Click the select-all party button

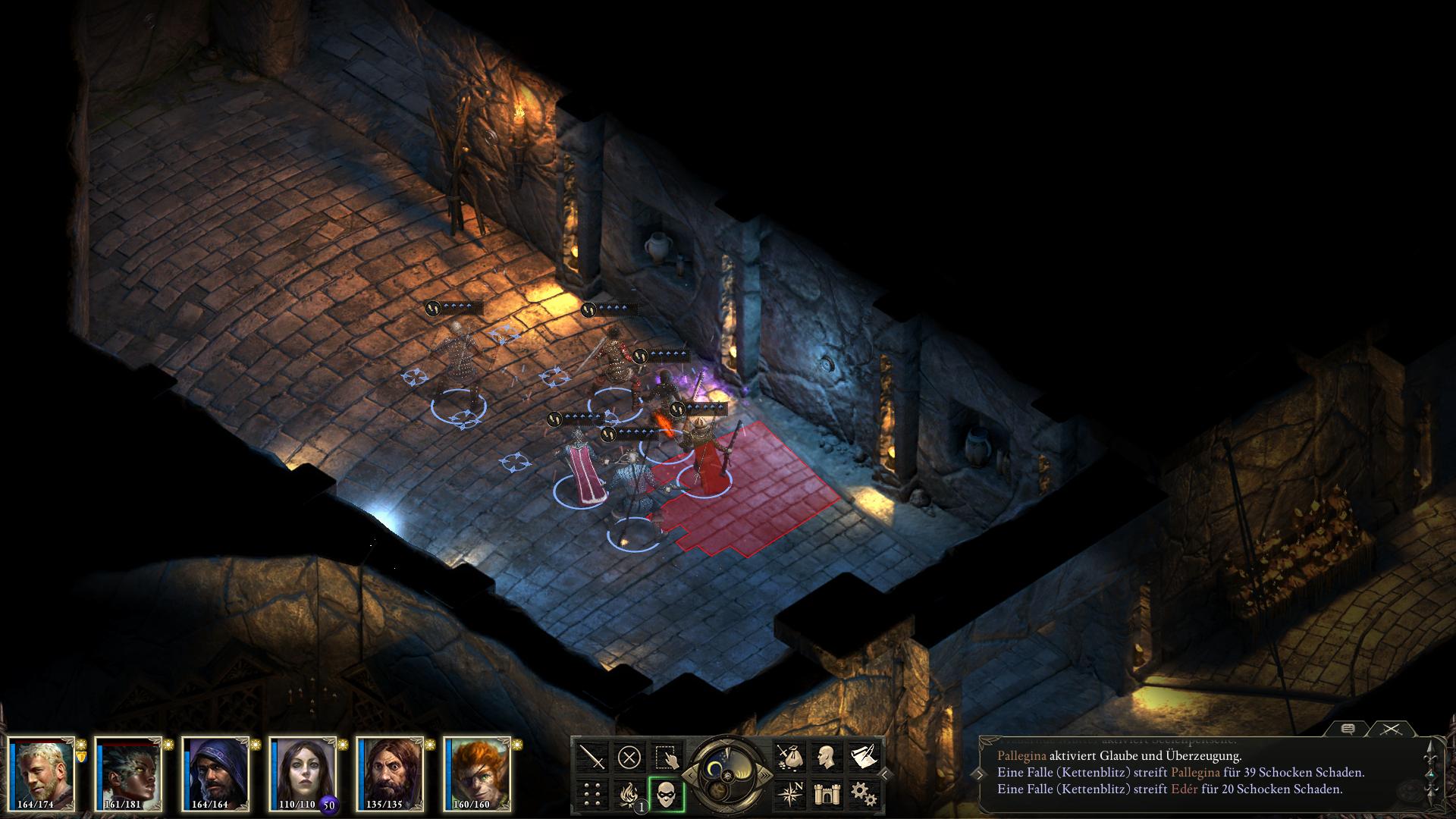667,756
